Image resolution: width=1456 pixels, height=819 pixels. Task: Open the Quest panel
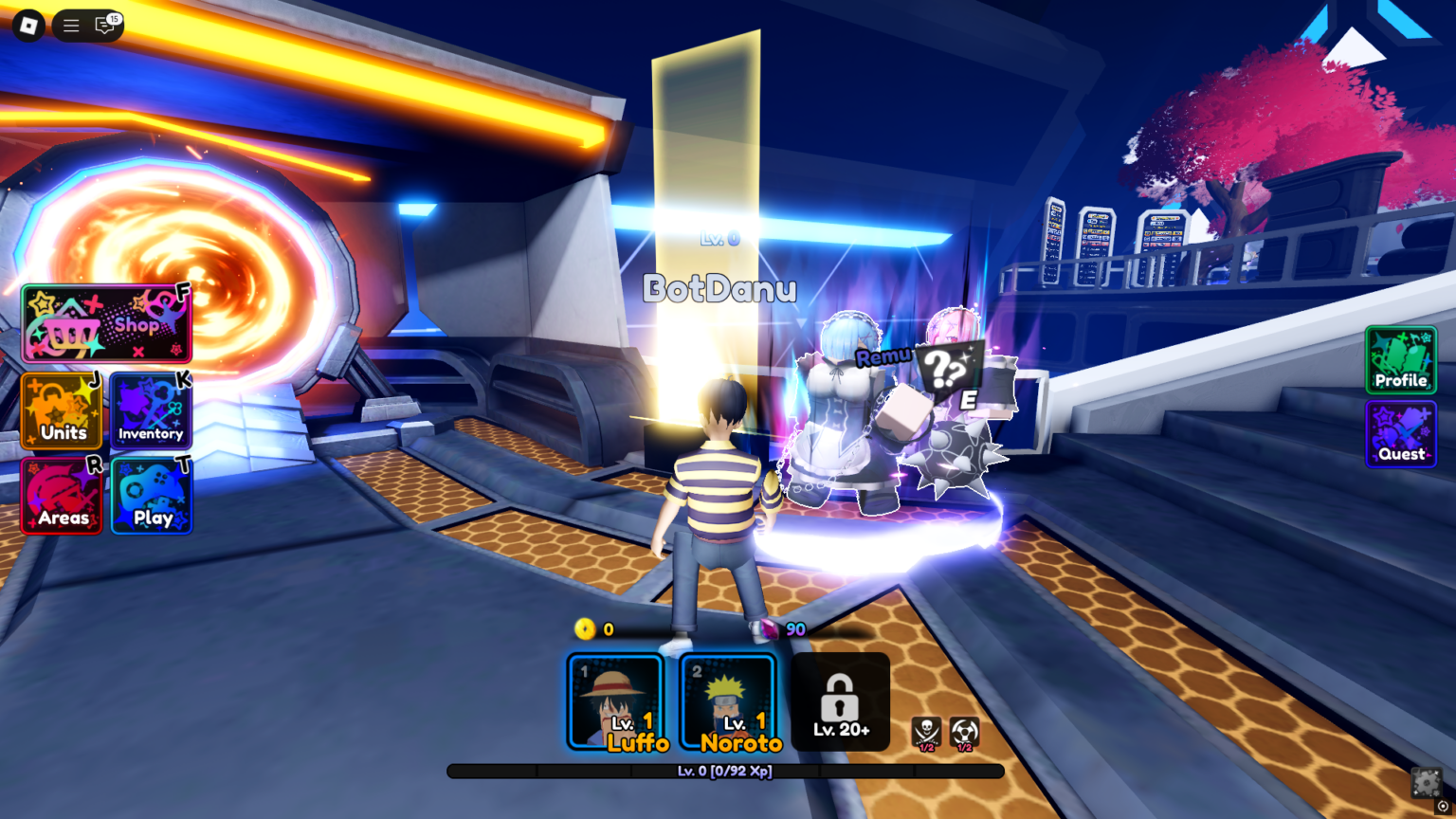[1401, 434]
